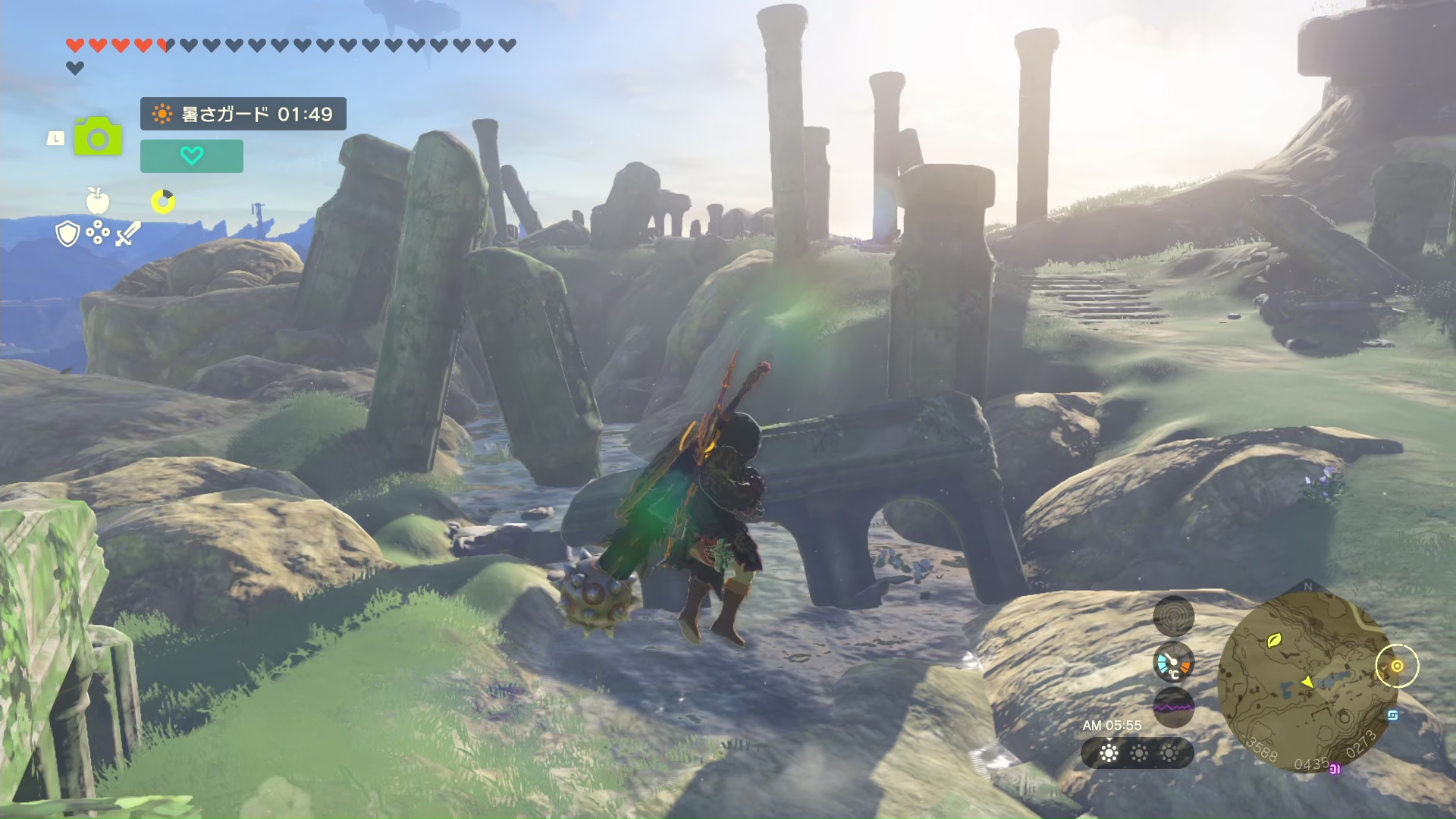Open the shield quick-select icon
Image resolution: width=1456 pixels, height=819 pixels.
[68, 234]
